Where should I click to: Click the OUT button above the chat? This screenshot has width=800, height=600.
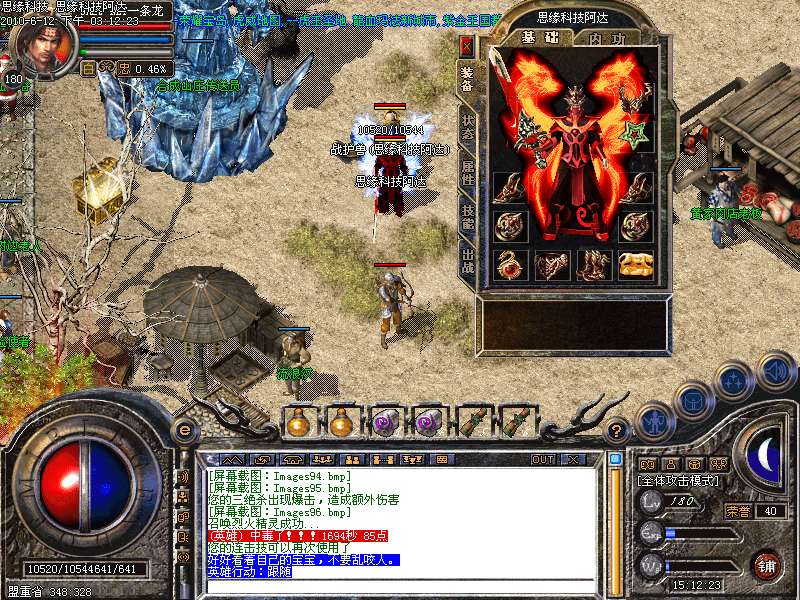(543, 459)
